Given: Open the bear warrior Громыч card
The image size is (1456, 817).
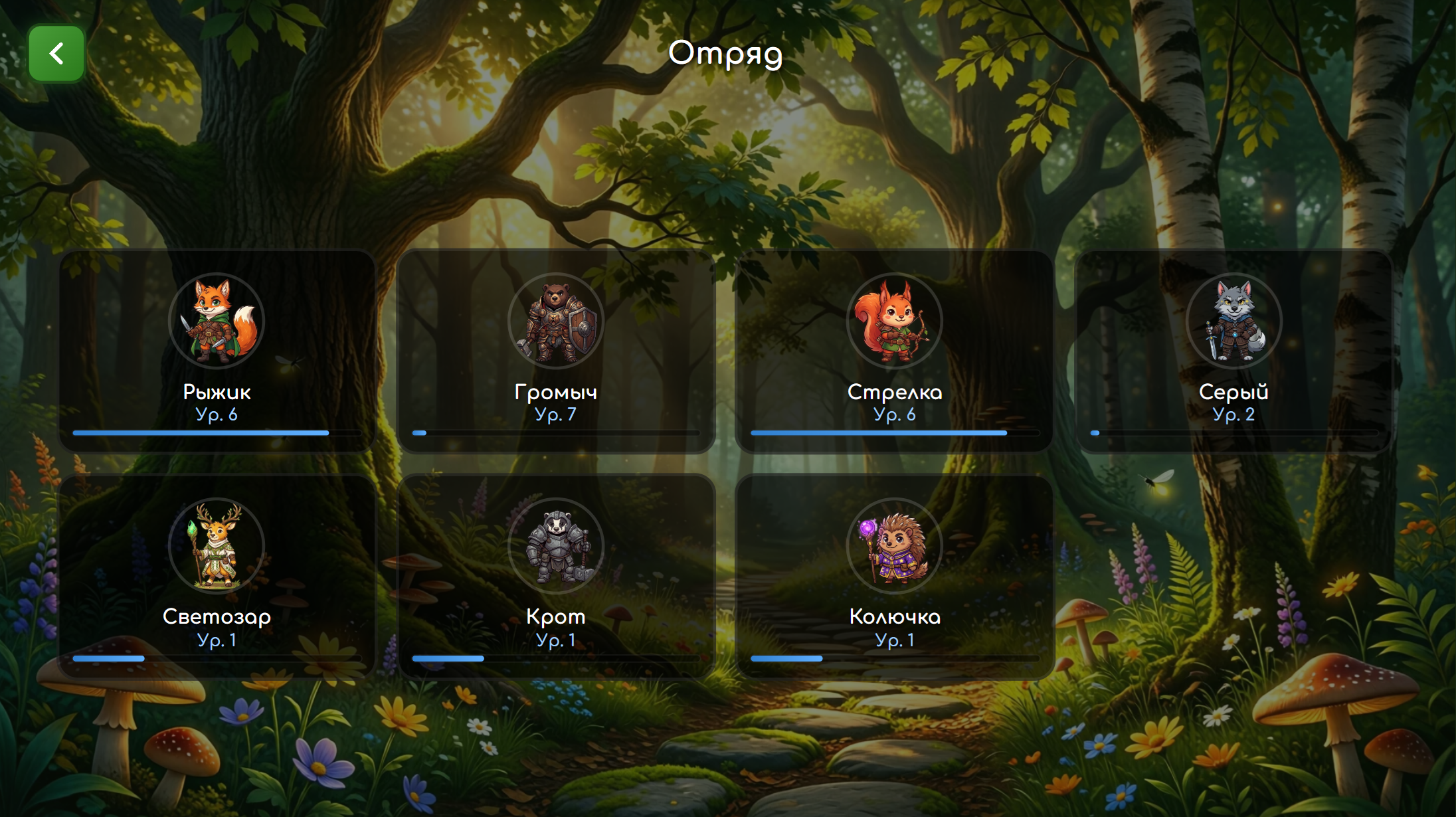Looking at the screenshot, I should point(555,351).
